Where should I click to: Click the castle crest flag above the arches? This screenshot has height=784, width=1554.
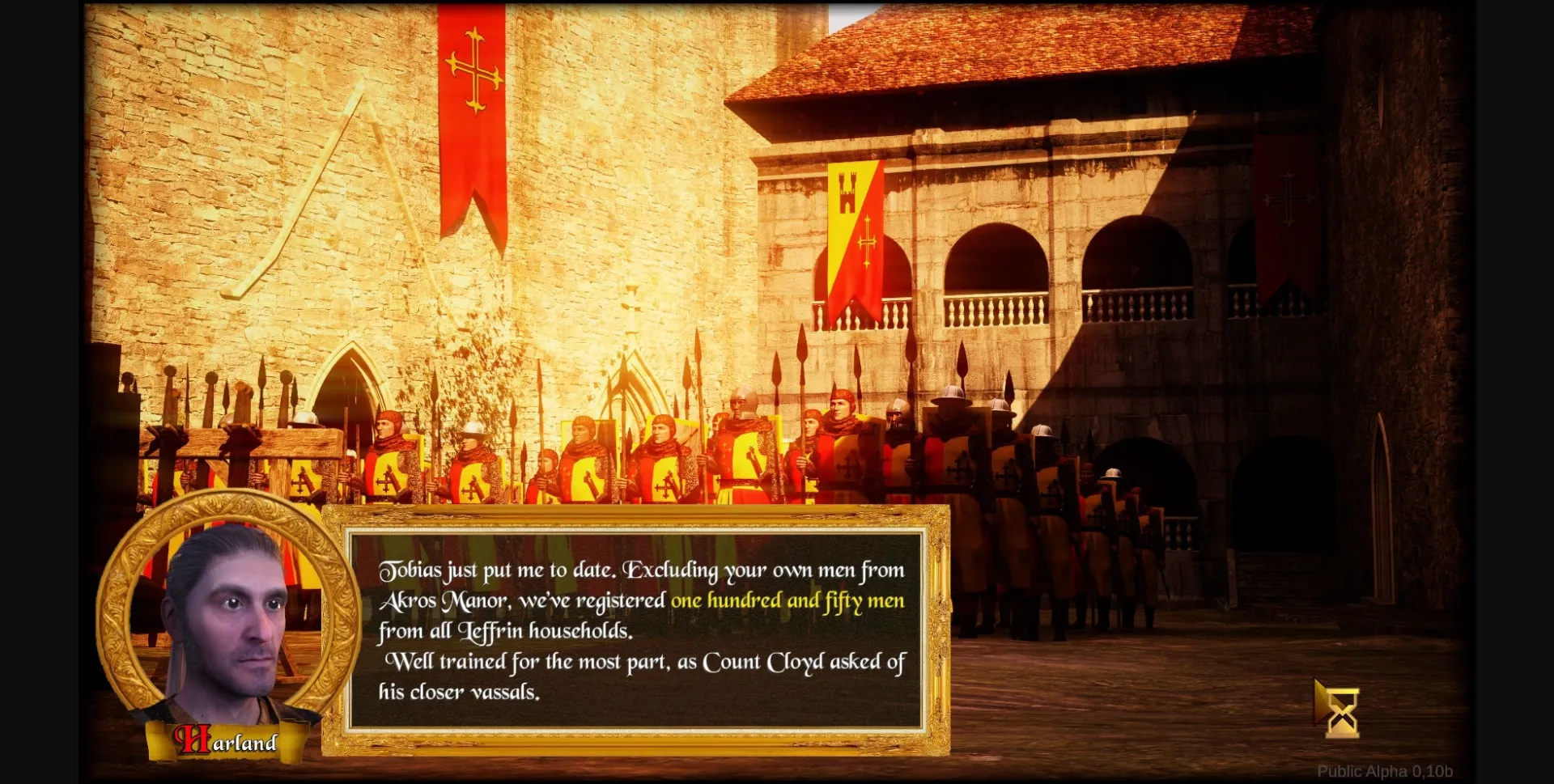click(848, 194)
